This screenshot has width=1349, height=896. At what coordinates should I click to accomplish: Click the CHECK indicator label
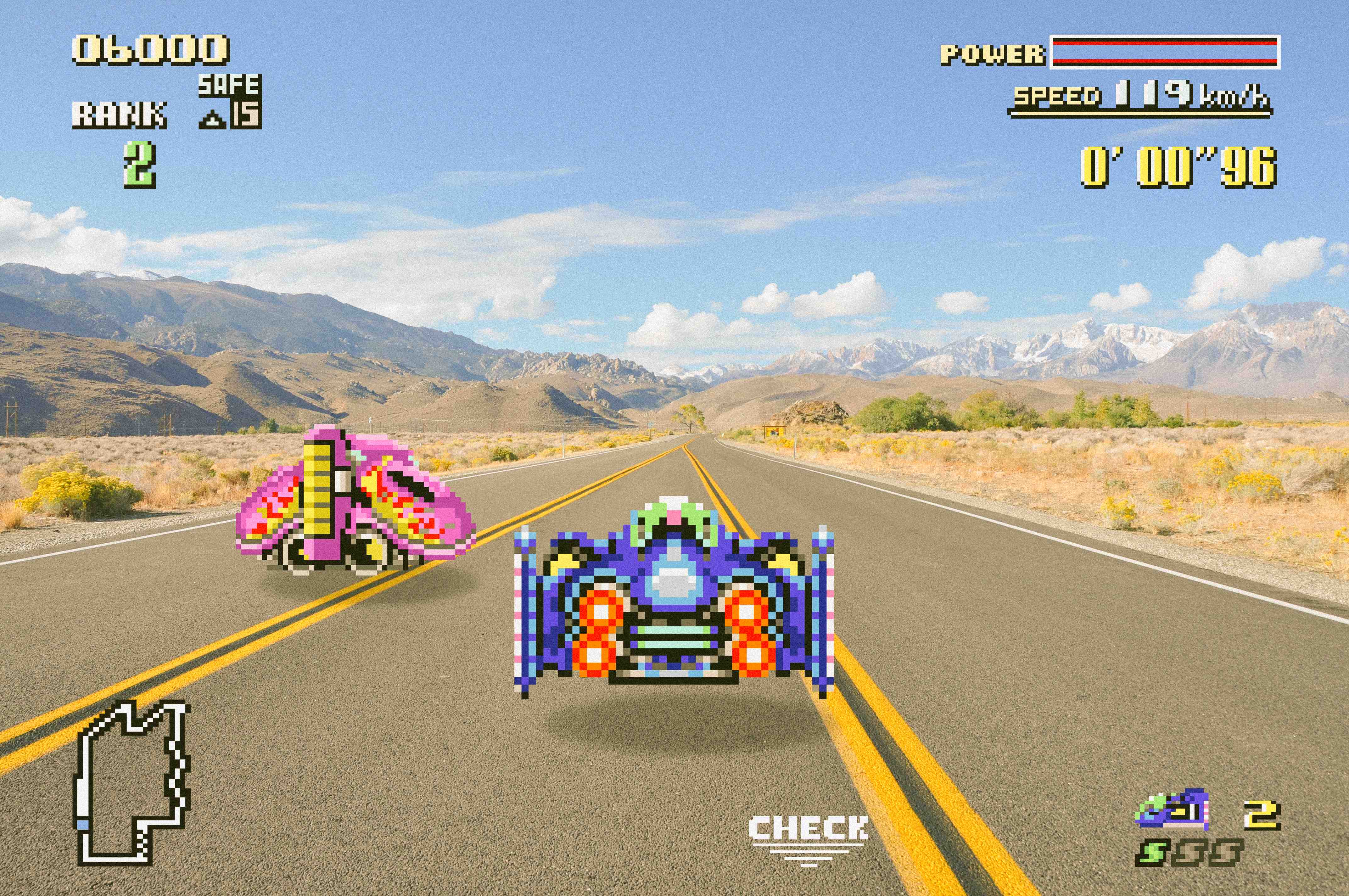click(808, 829)
